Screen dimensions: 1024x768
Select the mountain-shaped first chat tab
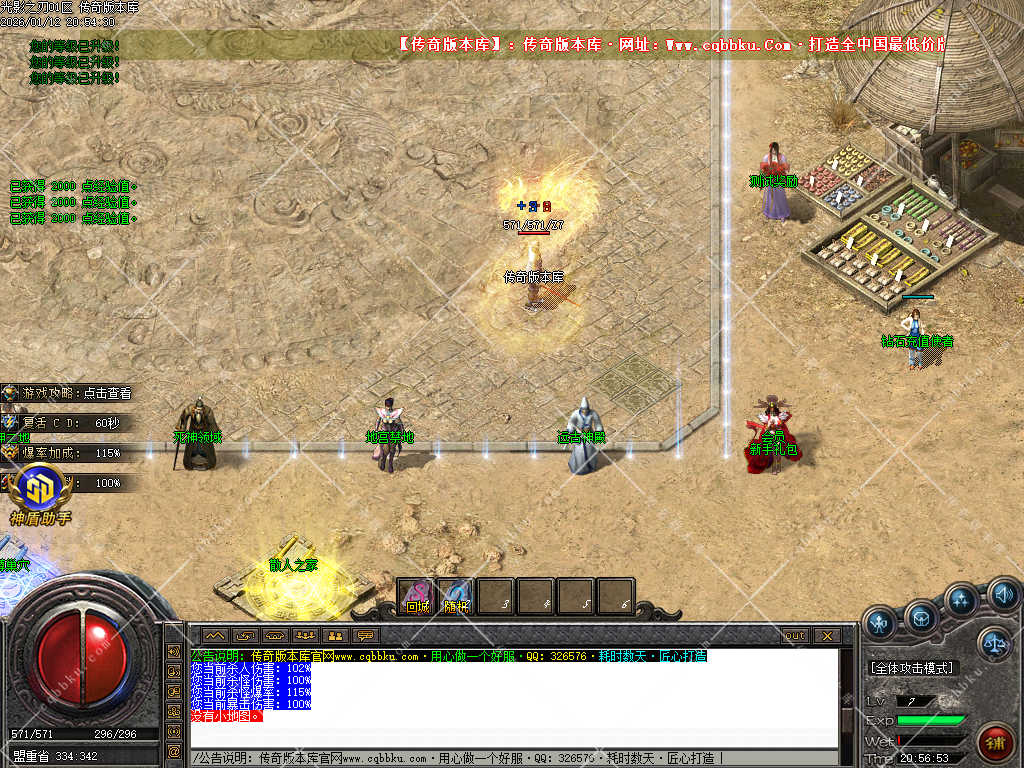coord(215,635)
